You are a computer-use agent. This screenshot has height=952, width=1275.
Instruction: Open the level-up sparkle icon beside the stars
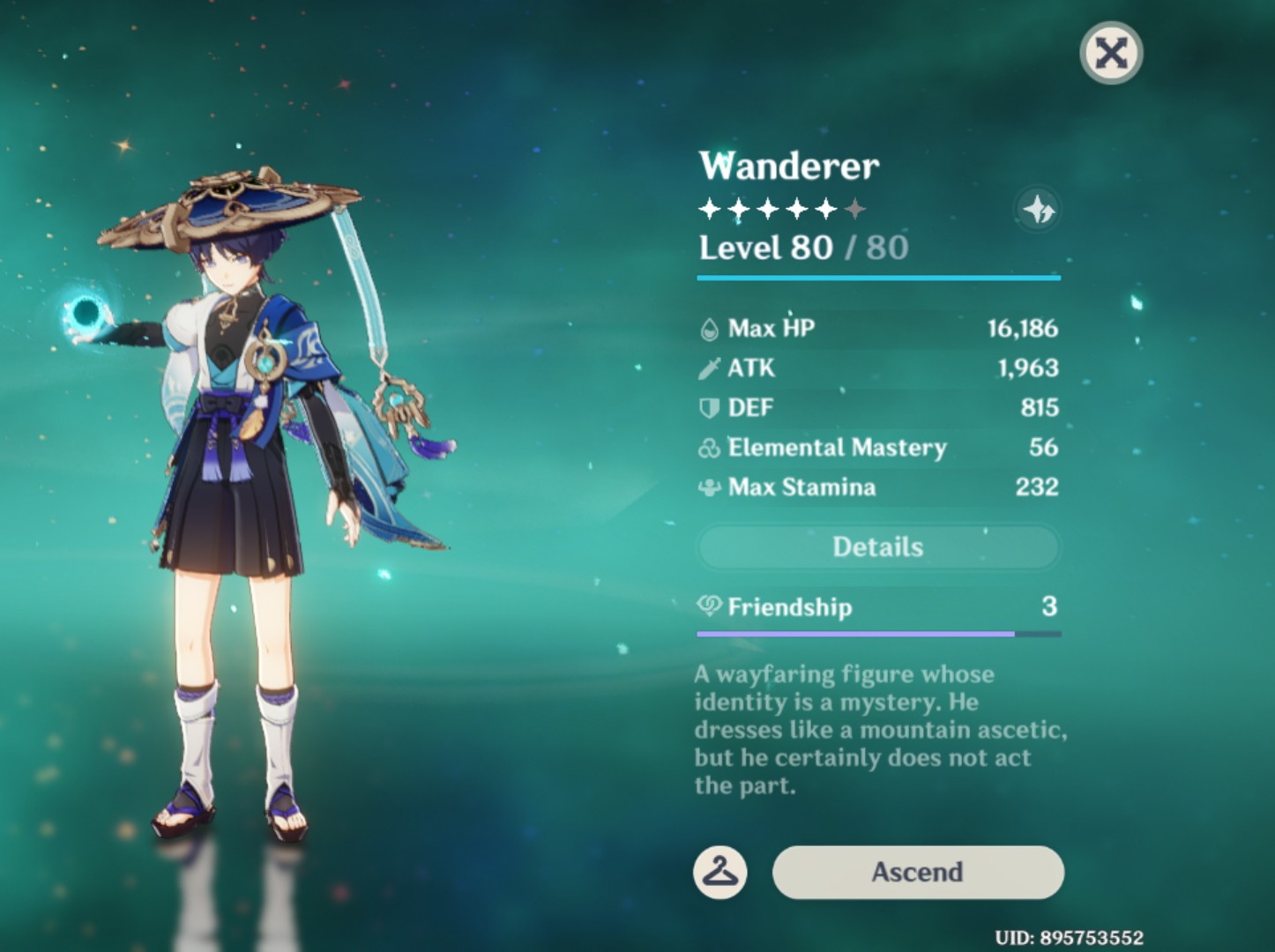tap(1038, 209)
